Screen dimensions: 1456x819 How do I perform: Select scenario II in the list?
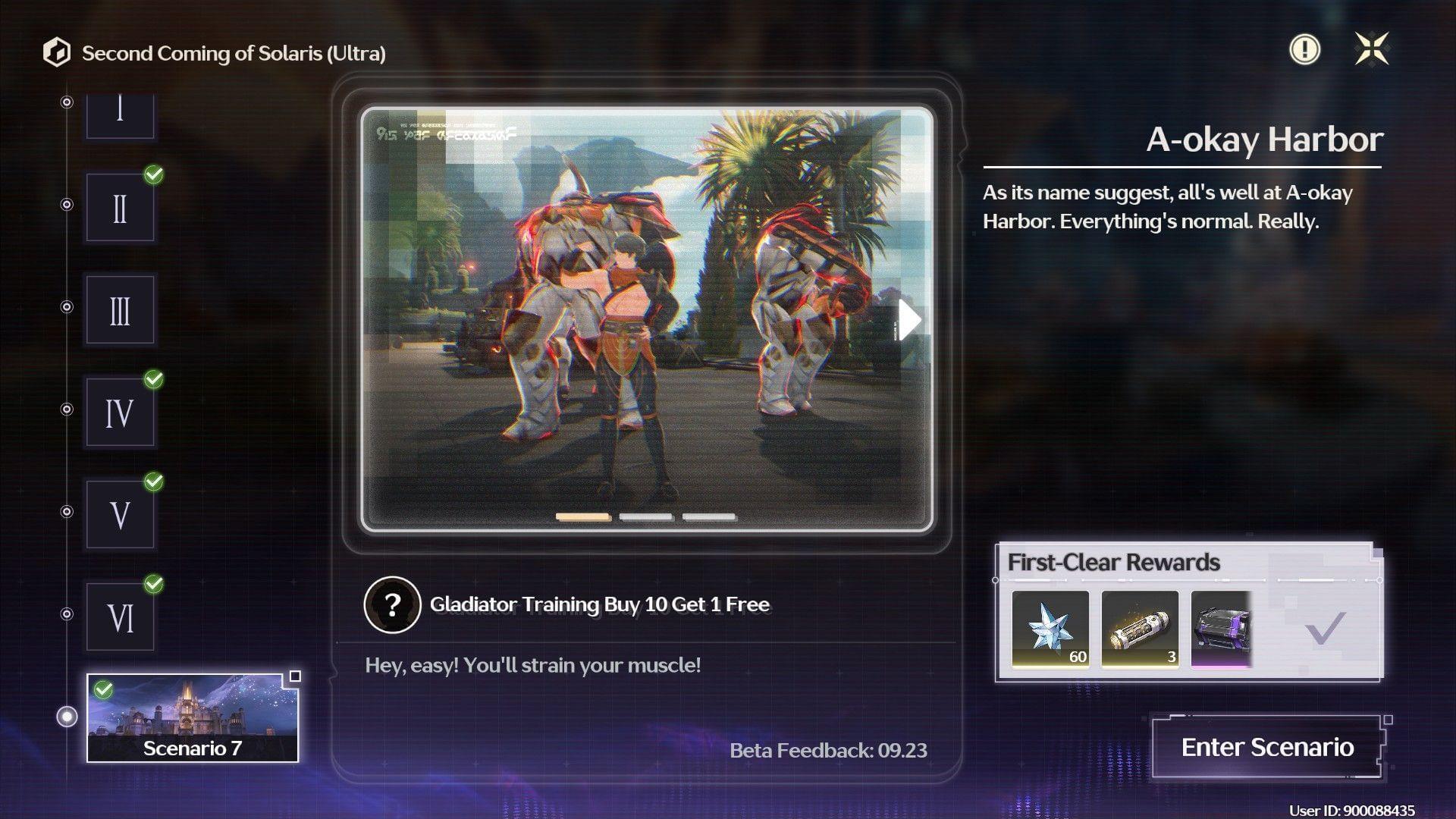point(120,208)
